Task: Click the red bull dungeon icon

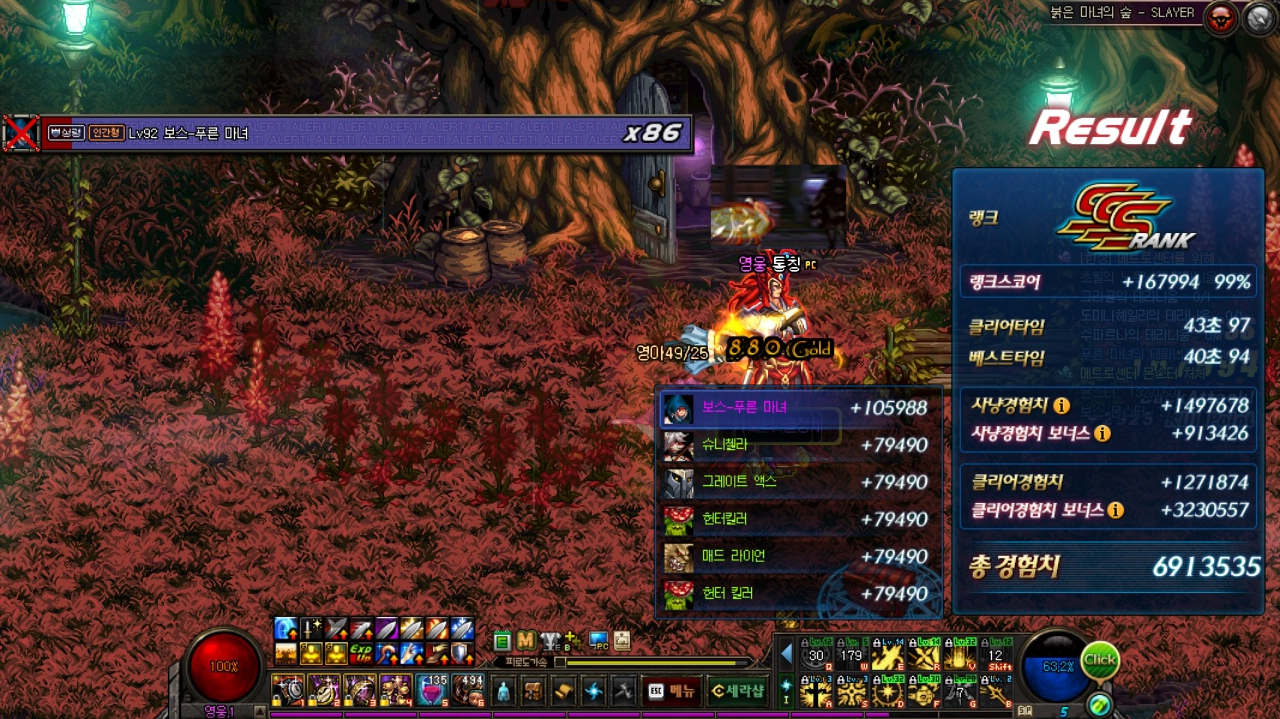Action: [x=1220, y=17]
